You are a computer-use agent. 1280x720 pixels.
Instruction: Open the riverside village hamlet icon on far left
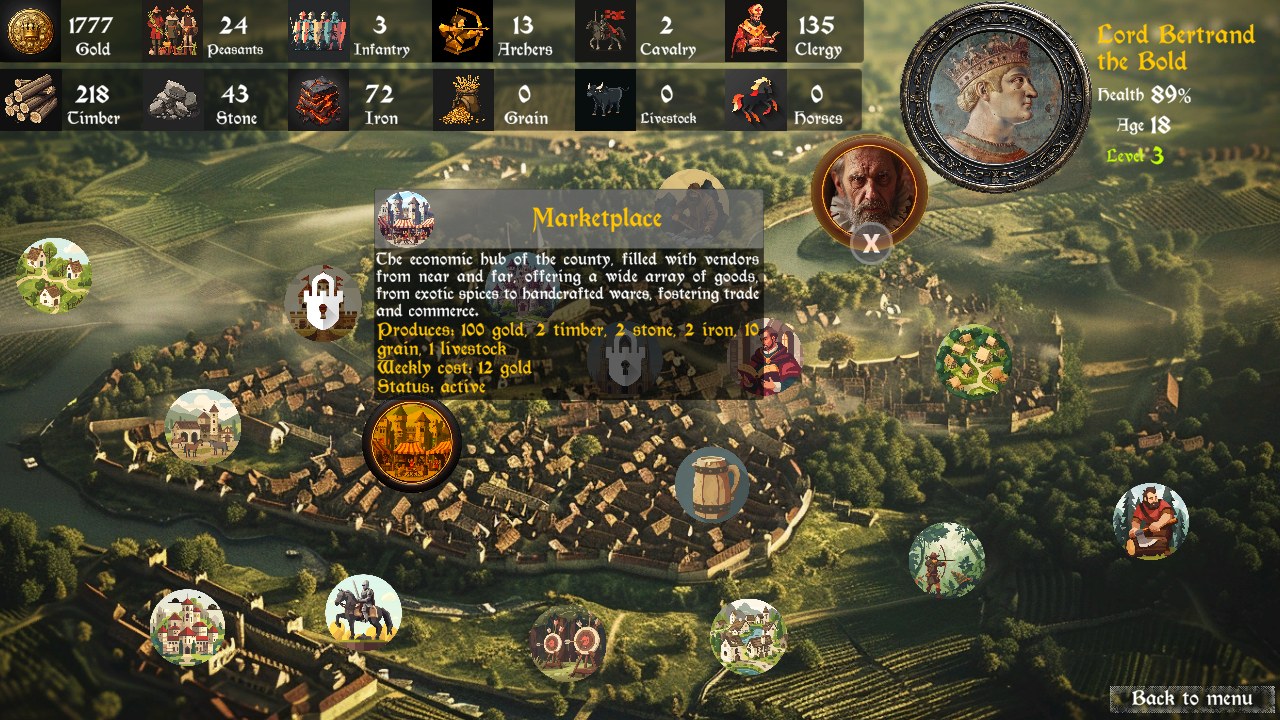pos(55,275)
